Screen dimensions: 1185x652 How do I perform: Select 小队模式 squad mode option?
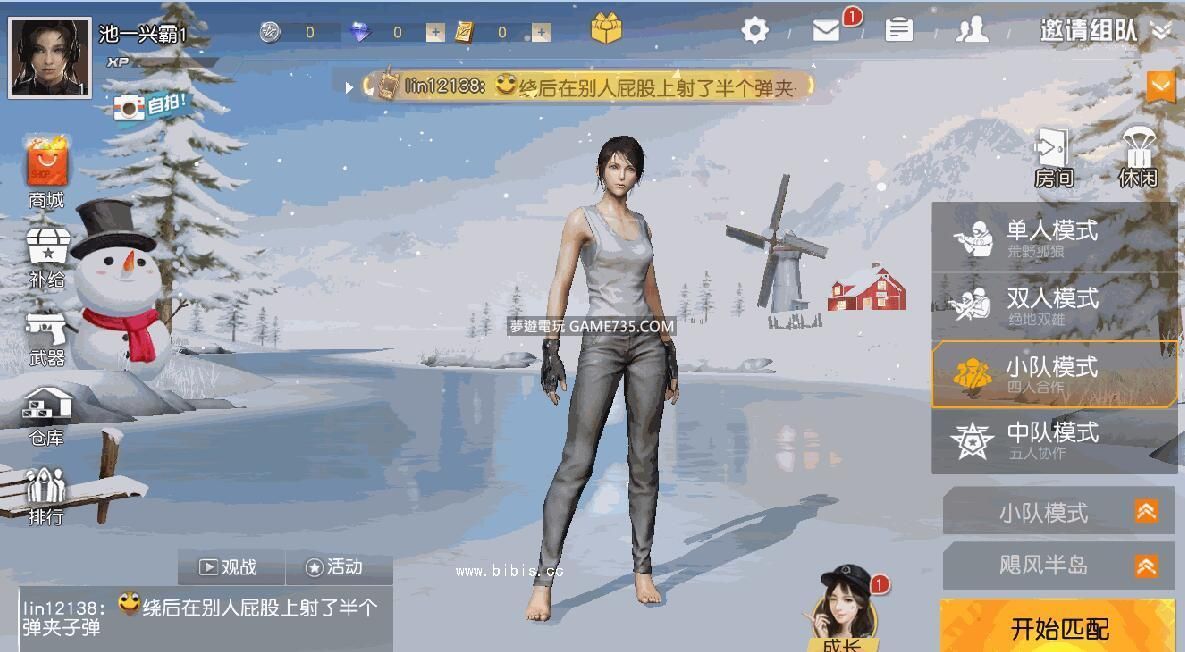[1054, 373]
